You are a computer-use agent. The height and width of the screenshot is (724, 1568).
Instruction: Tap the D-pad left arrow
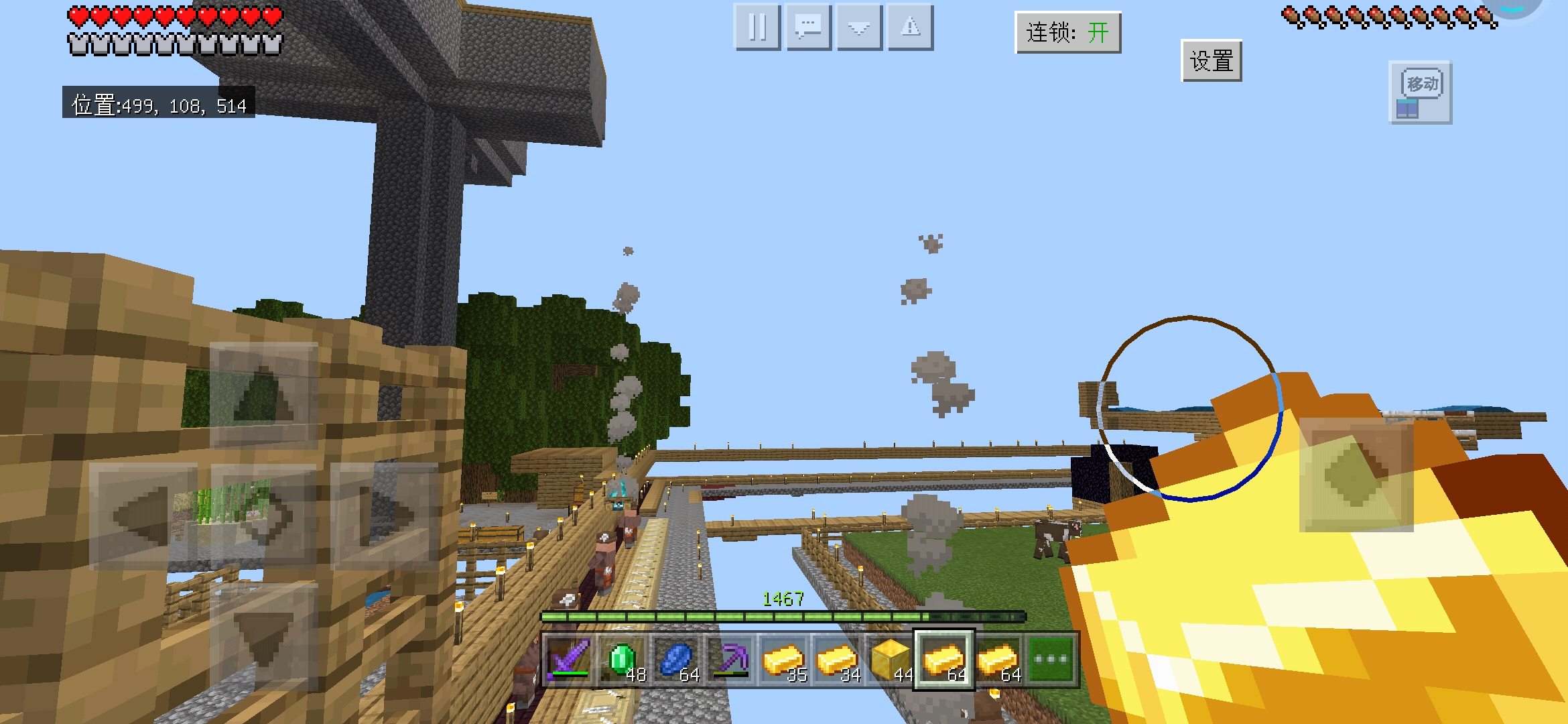click(x=143, y=516)
